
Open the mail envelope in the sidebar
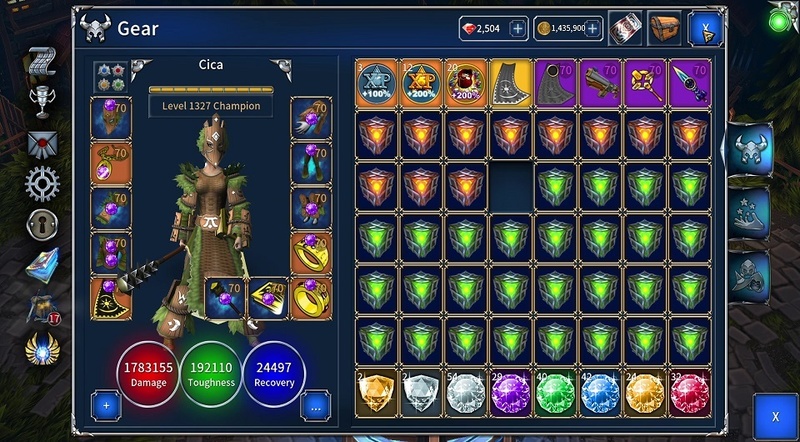[x=42, y=143]
